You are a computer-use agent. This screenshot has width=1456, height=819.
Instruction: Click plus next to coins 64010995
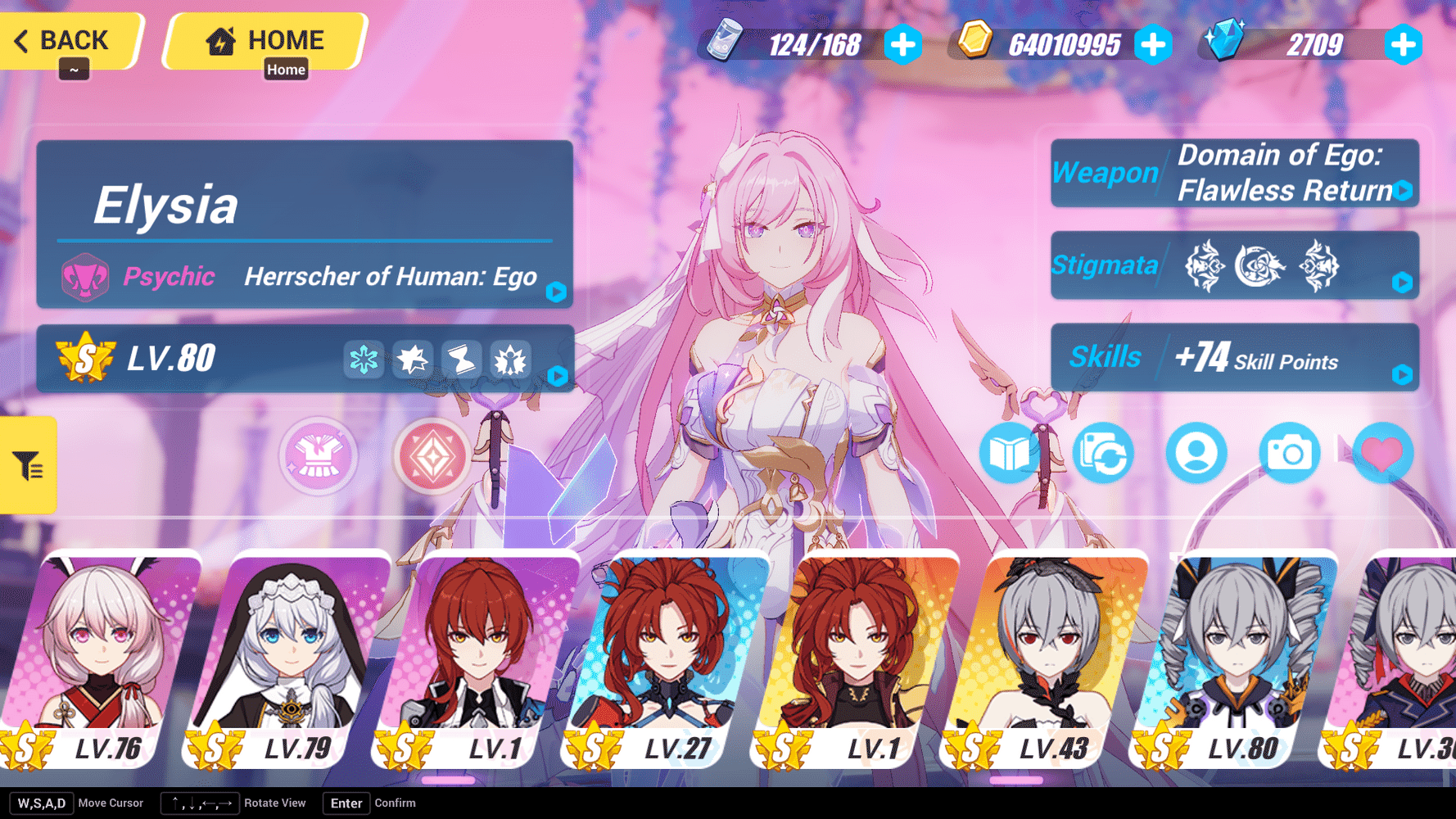(x=1154, y=46)
